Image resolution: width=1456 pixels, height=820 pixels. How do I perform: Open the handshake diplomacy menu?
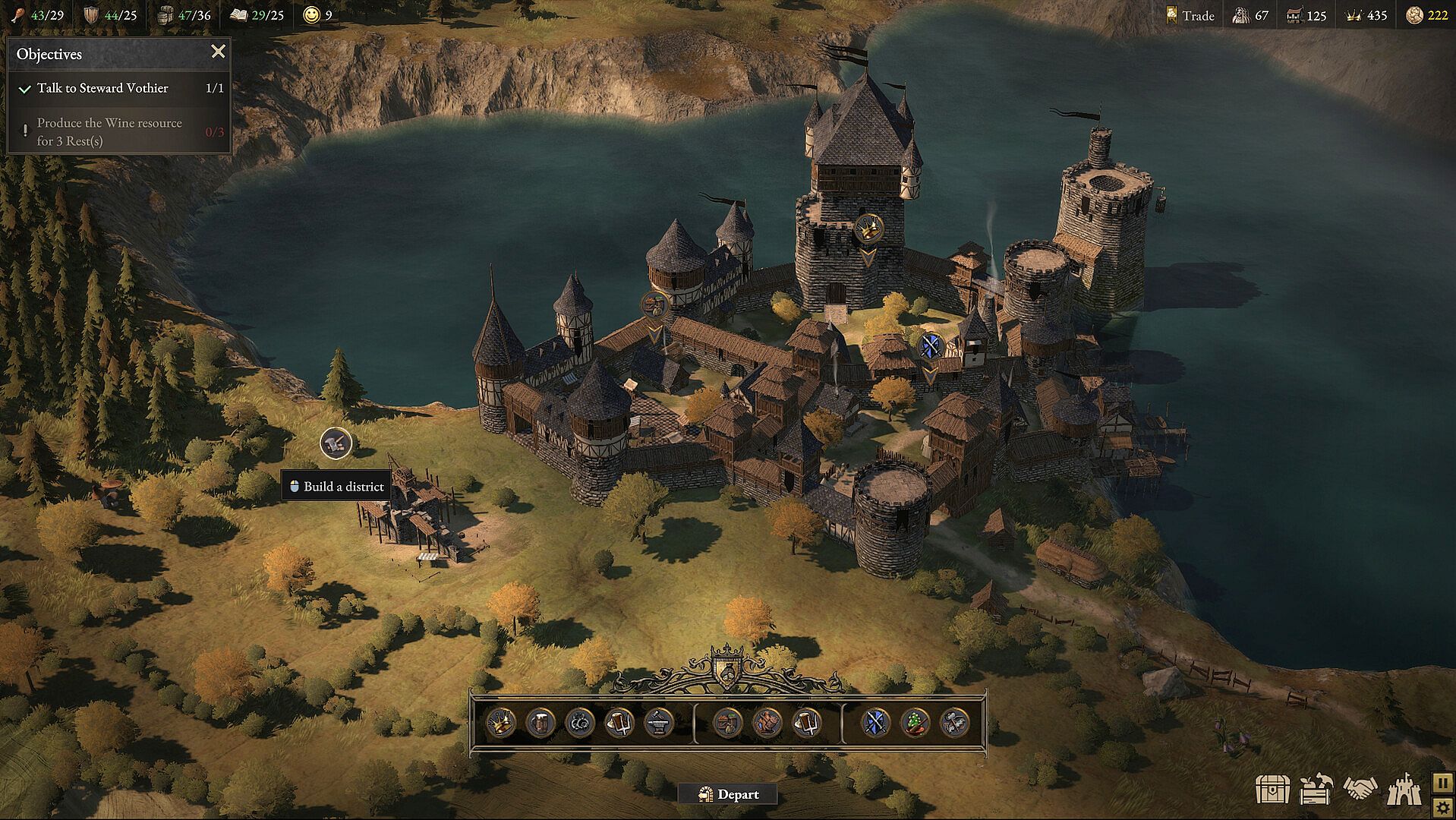click(x=1360, y=788)
